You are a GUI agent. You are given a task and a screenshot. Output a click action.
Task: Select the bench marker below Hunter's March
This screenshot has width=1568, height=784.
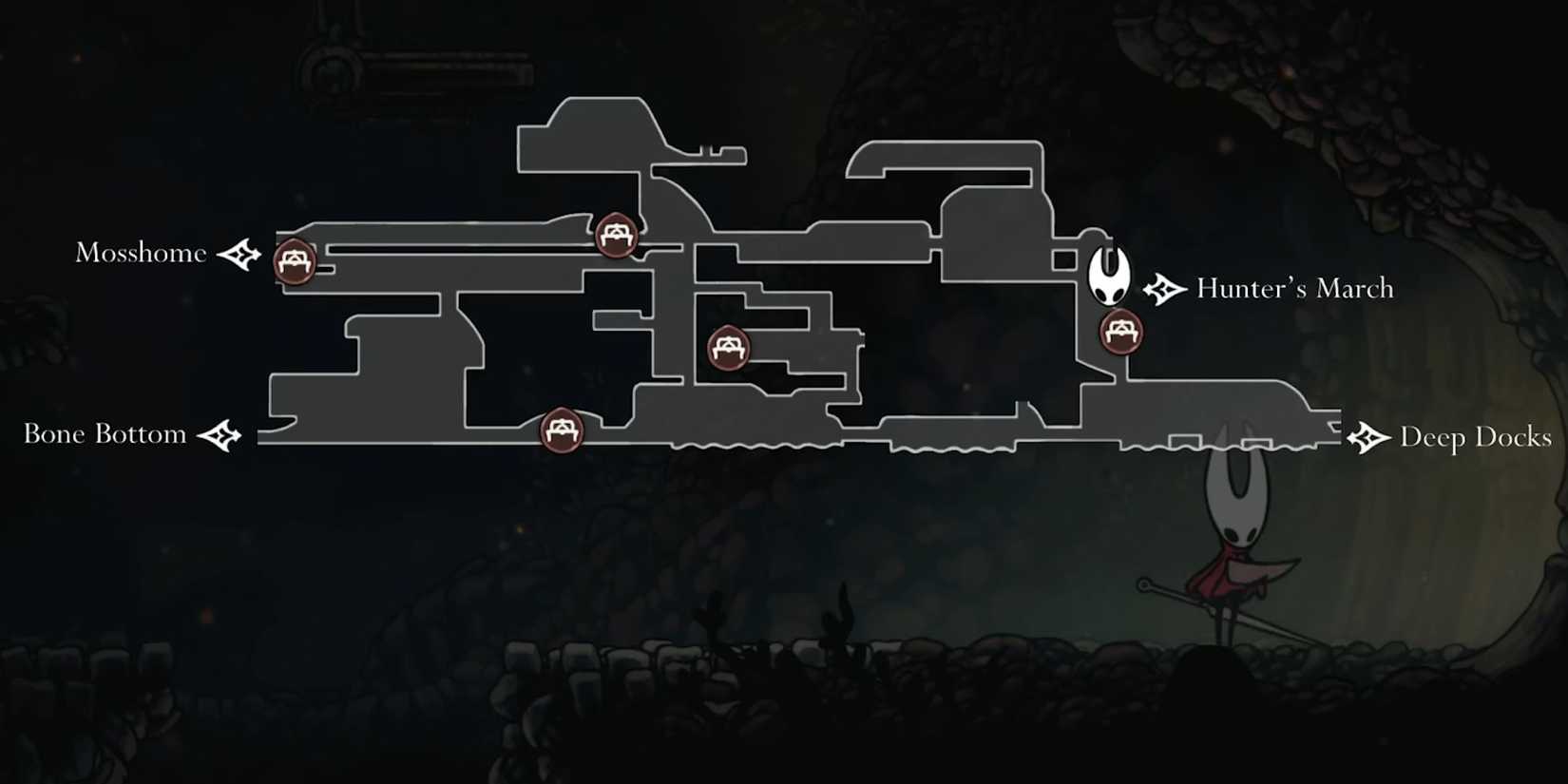click(x=1121, y=333)
